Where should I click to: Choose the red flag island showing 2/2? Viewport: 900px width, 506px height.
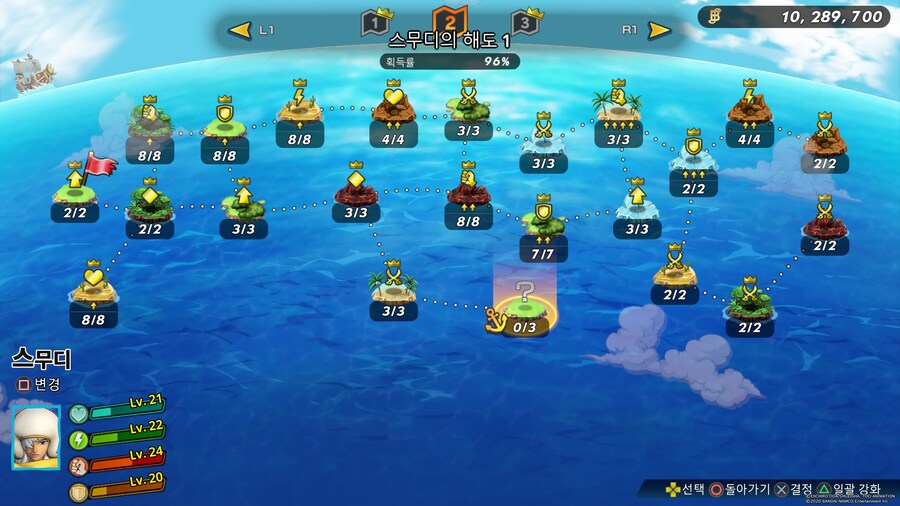tap(76, 190)
